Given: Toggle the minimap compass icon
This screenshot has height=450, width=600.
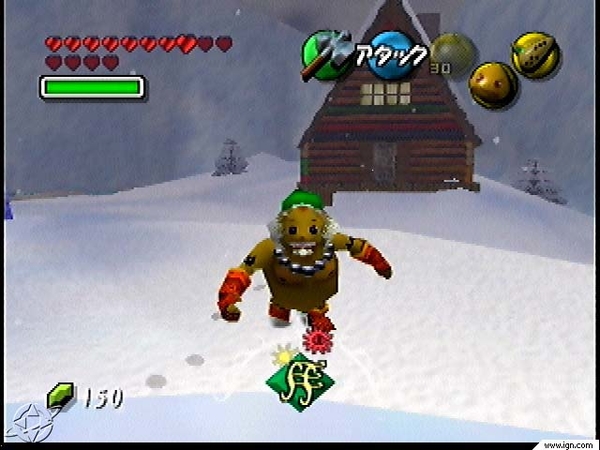Looking at the screenshot, I should tap(24, 420).
